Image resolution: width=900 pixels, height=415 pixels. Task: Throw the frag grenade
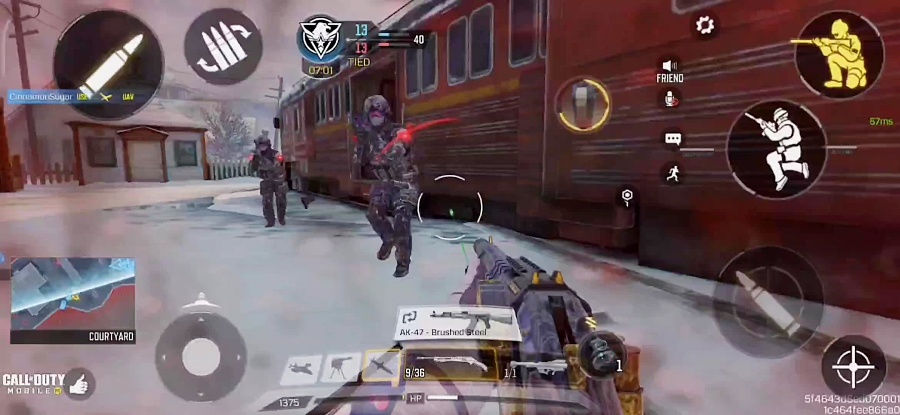600,355
